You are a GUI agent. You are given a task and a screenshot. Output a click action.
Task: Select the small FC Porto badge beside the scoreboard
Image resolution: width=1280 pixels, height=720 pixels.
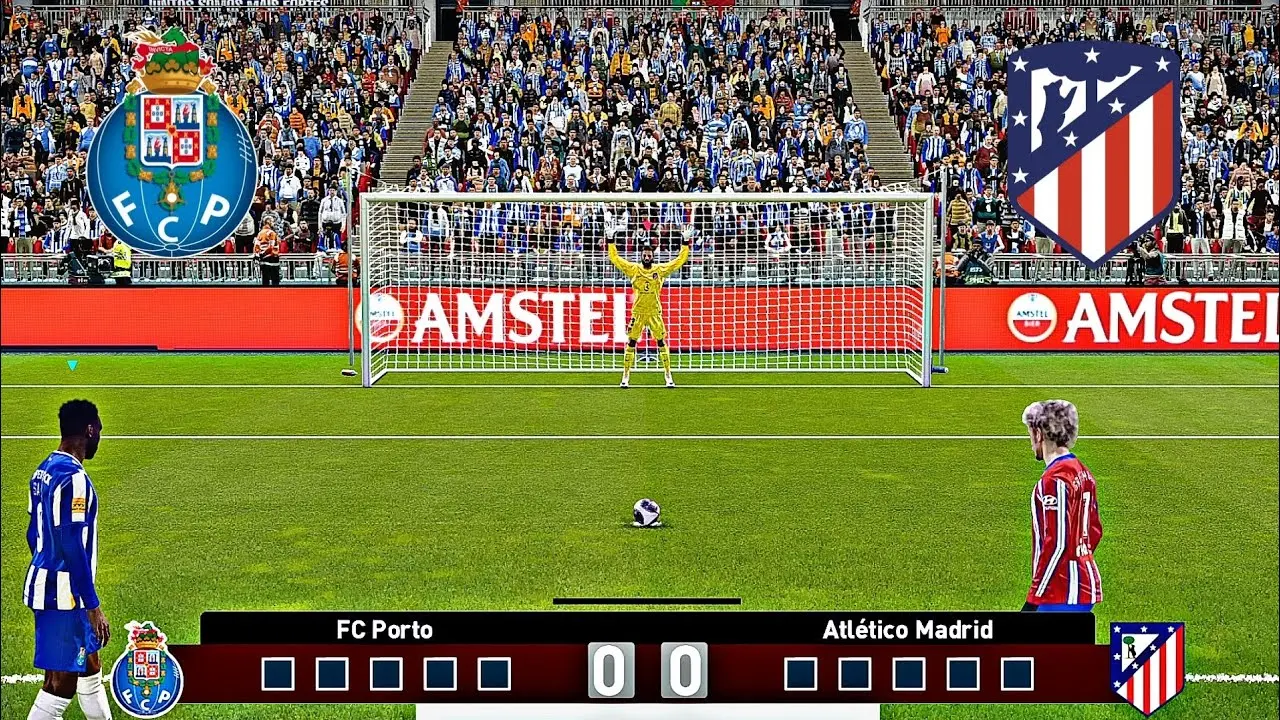pos(147,670)
